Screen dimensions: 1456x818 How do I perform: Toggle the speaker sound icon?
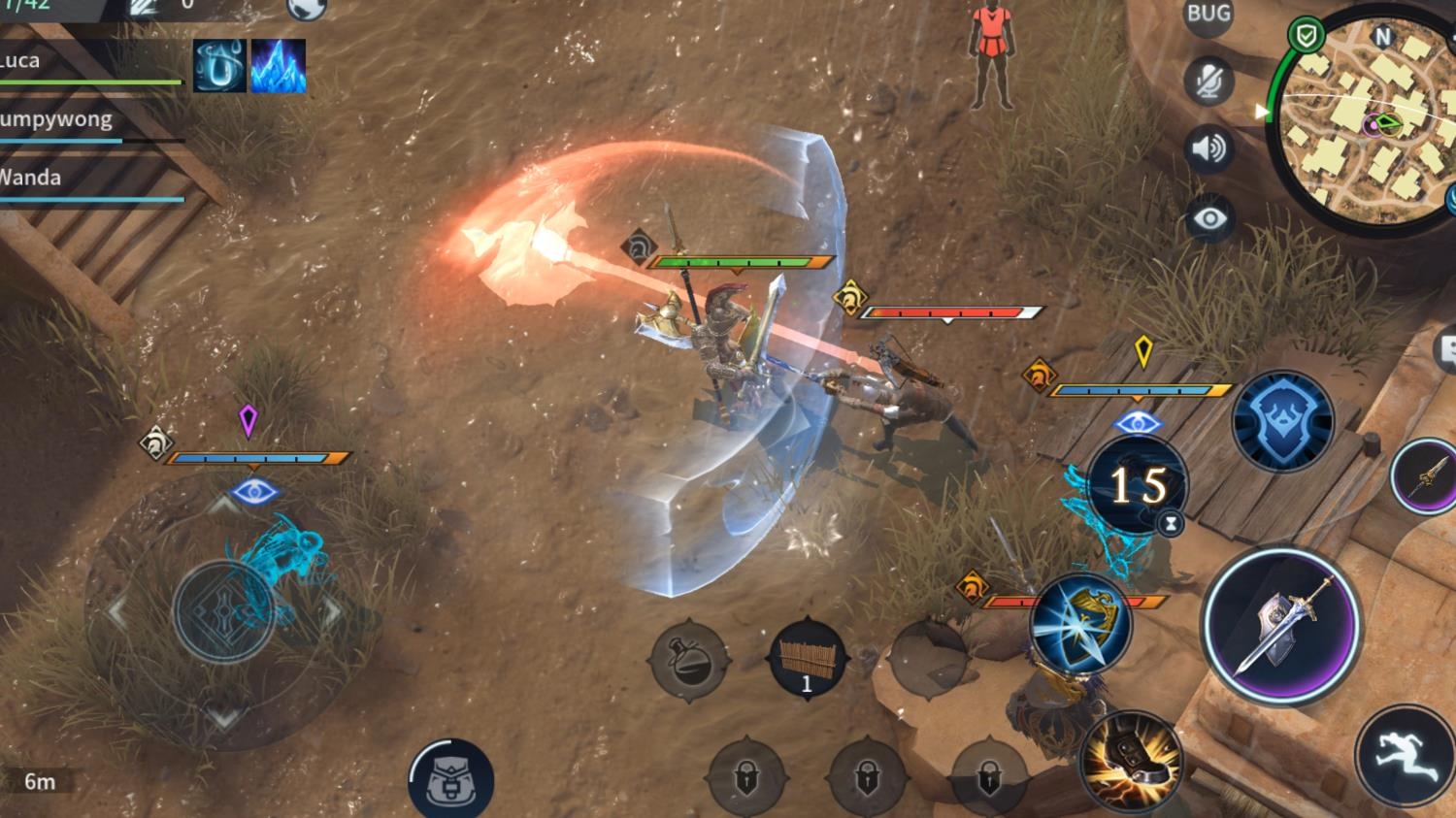pyautogui.click(x=1208, y=148)
